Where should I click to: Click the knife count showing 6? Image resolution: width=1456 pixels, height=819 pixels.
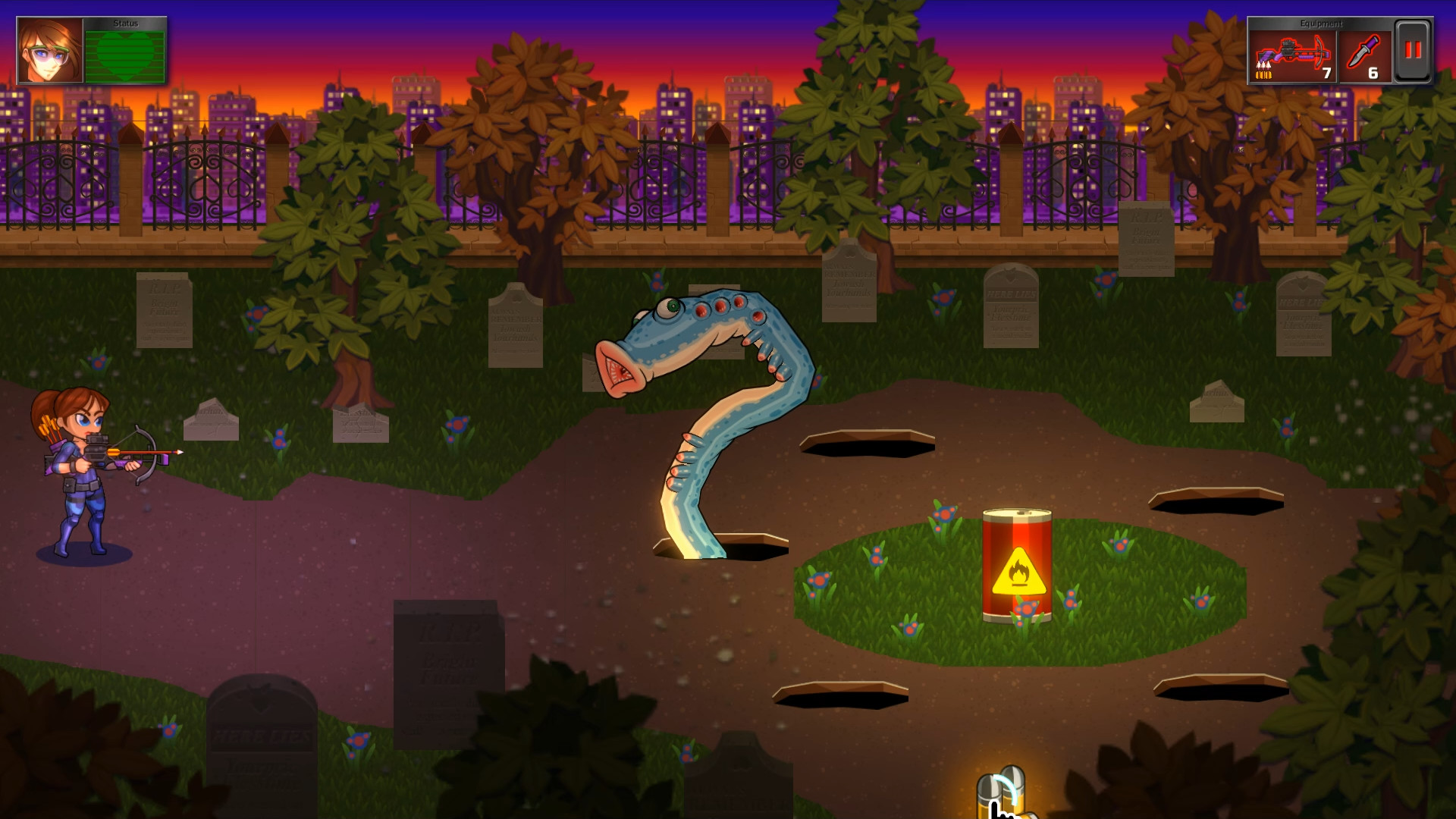click(x=1375, y=74)
